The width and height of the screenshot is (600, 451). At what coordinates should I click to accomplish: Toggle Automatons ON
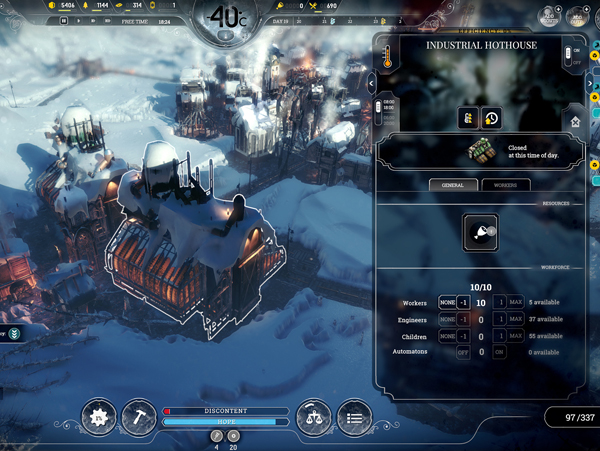(499, 352)
